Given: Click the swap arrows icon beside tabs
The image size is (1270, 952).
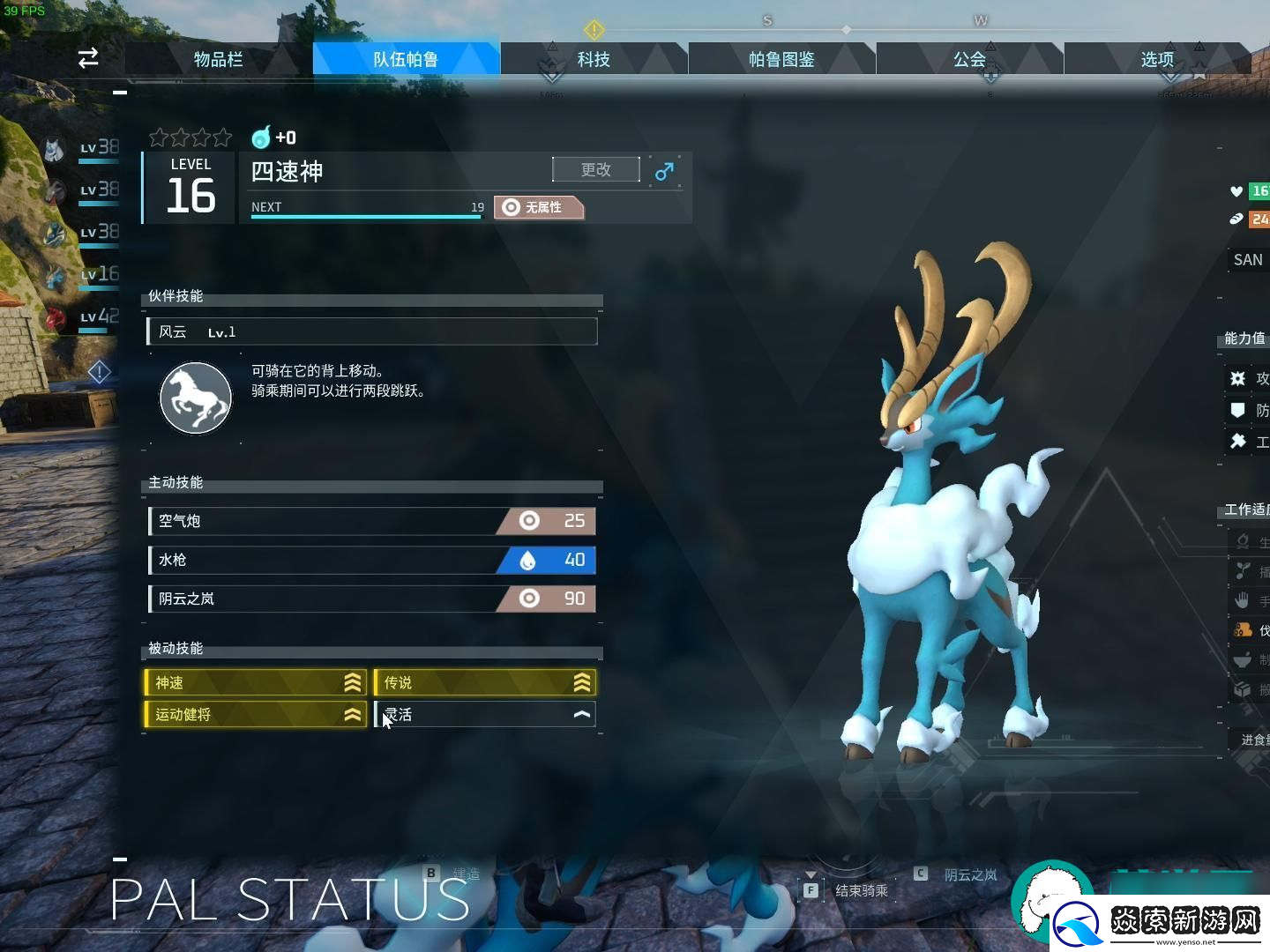Looking at the screenshot, I should click(88, 58).
